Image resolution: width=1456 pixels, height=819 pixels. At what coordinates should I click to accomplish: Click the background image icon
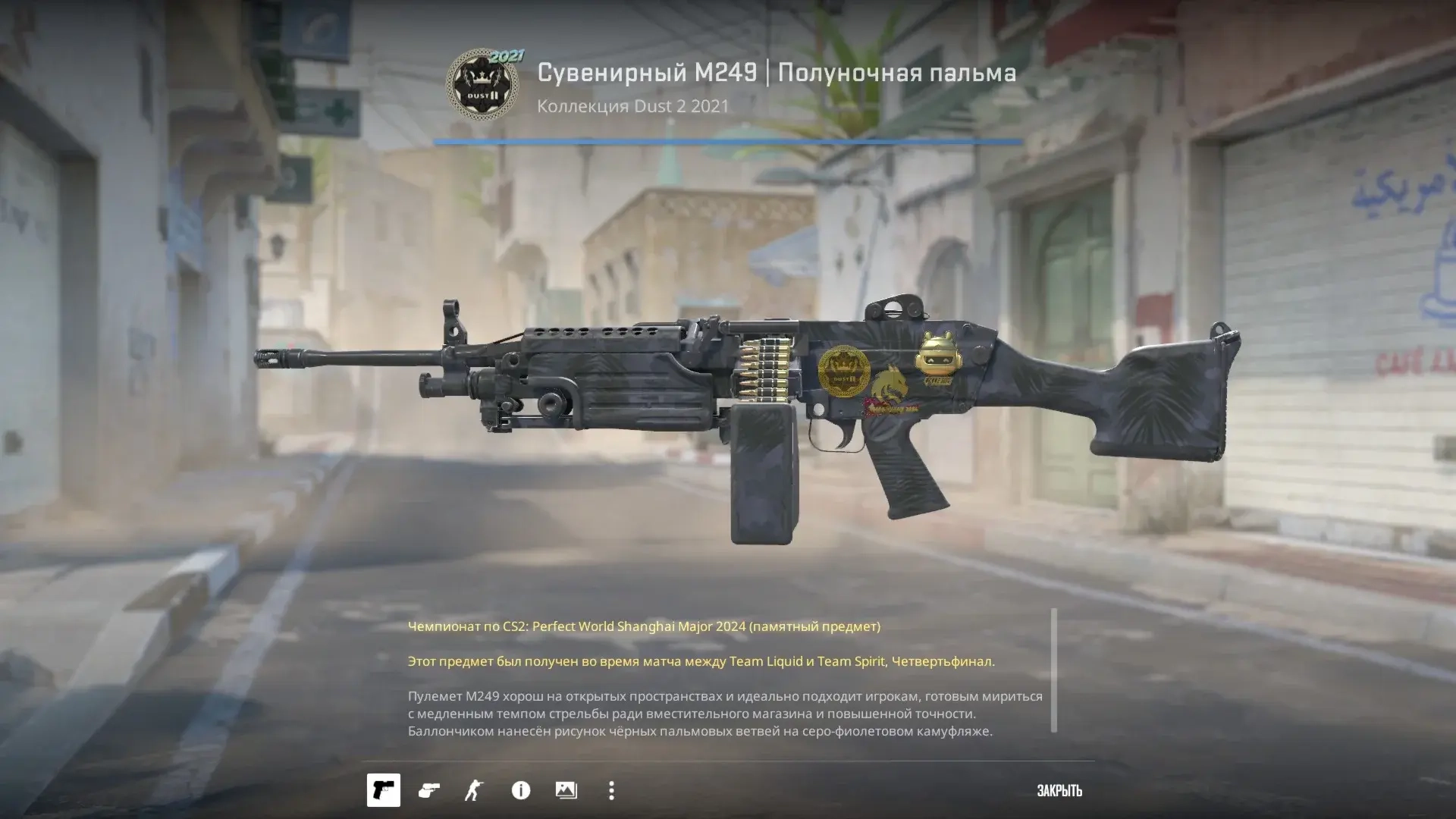(565, 791)
